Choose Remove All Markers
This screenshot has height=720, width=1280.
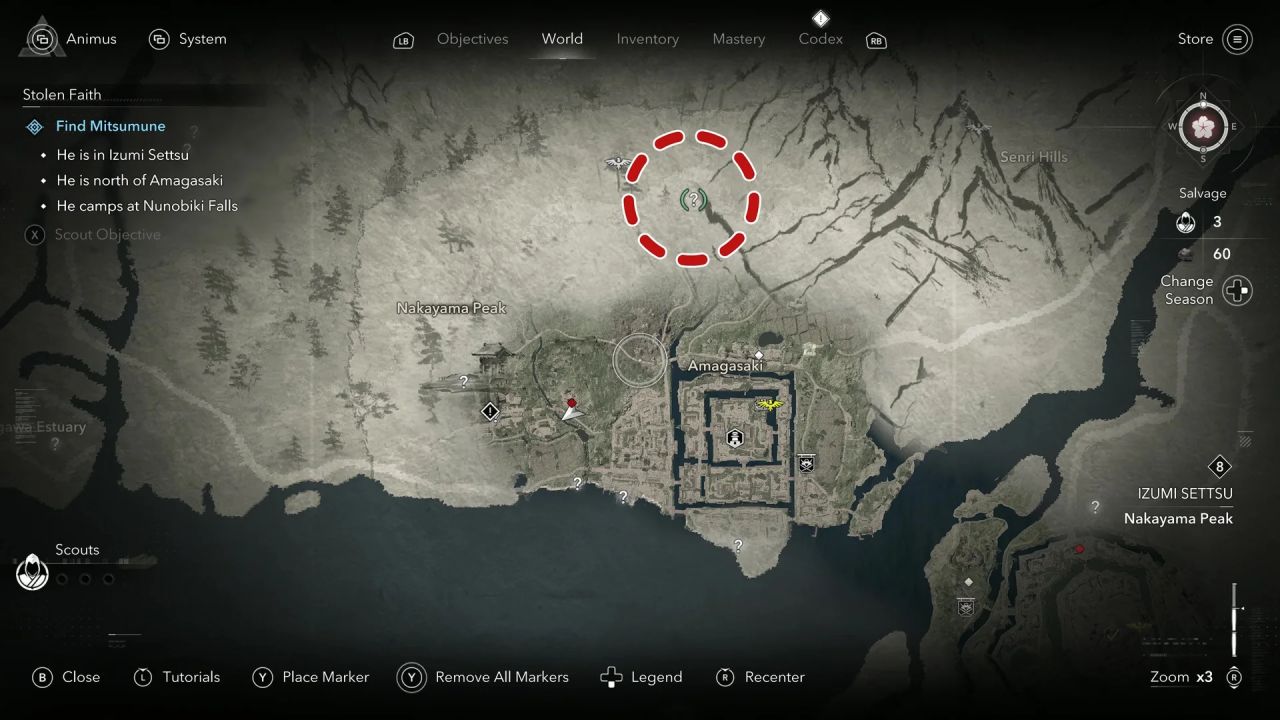point(485,677)
